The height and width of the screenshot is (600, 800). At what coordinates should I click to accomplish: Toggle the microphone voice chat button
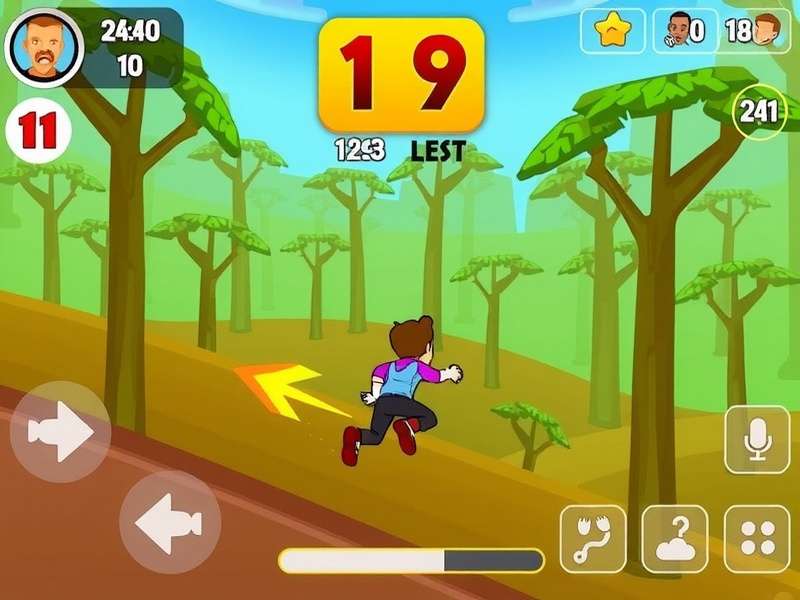(x=757, y=439)
